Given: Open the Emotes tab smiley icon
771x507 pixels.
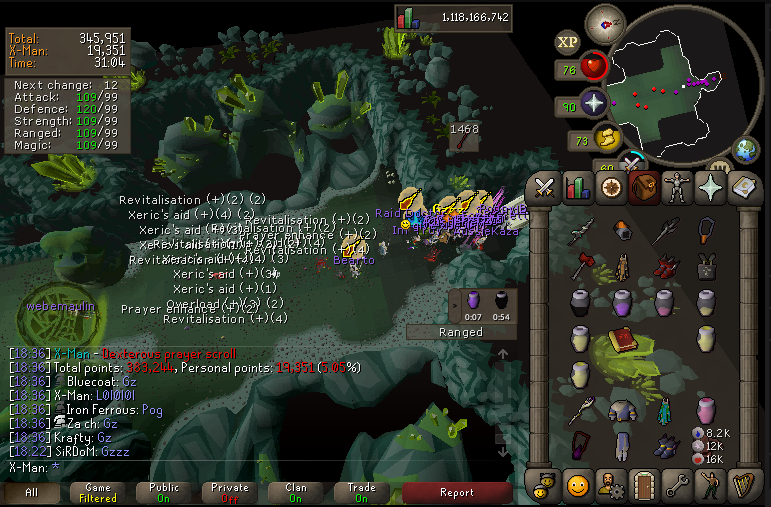Looking at the screenshot, I should pos(577,485).
